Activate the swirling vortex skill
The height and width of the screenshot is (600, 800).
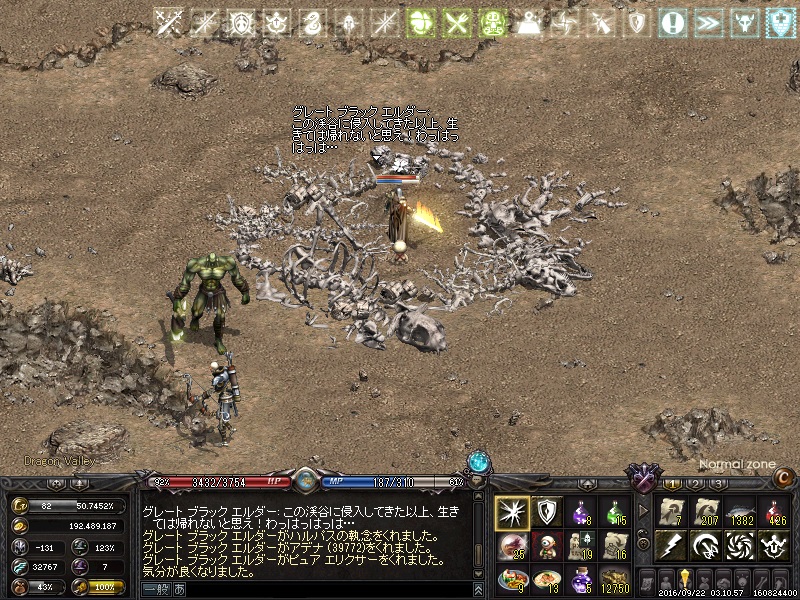[739, 546]
